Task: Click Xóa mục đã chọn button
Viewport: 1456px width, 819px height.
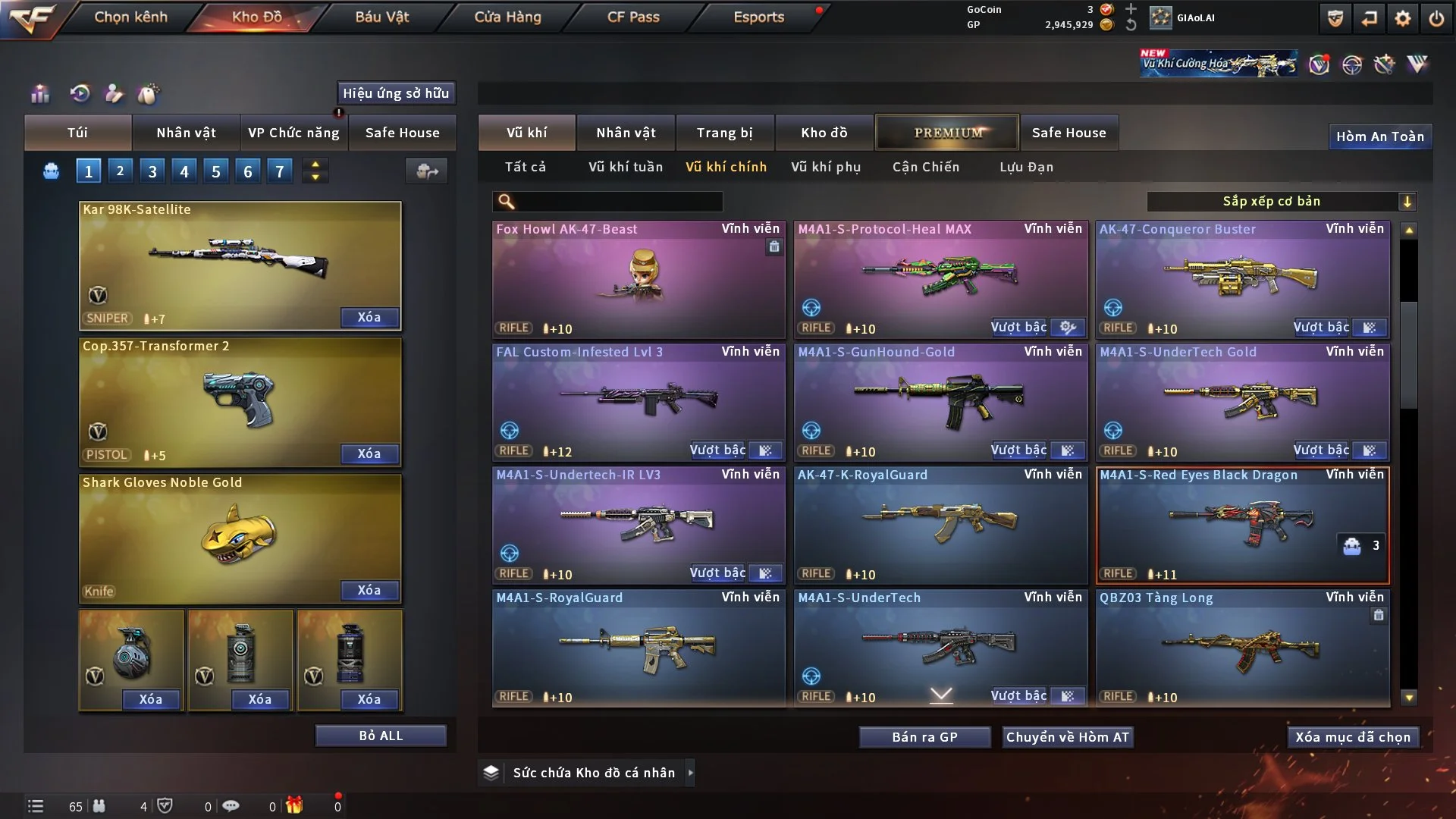Action: (1353, 737)
